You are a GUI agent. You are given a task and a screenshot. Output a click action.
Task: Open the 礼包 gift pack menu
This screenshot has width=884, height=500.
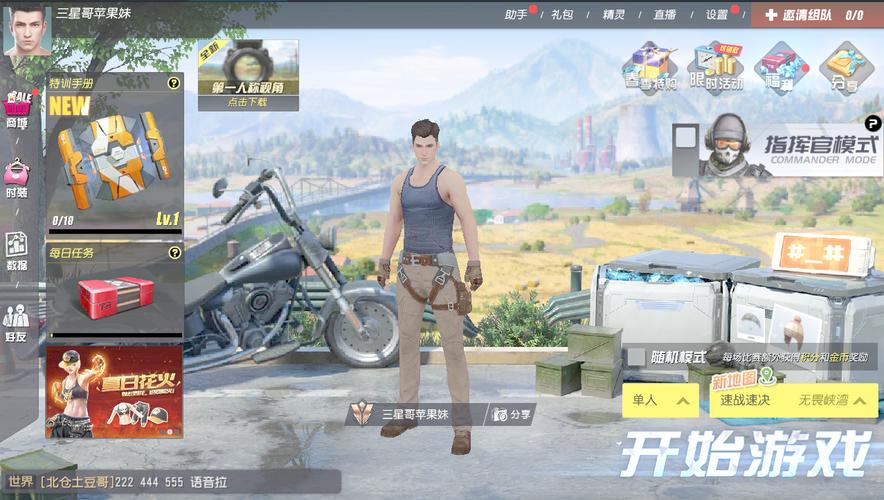(x=562, y=15)
